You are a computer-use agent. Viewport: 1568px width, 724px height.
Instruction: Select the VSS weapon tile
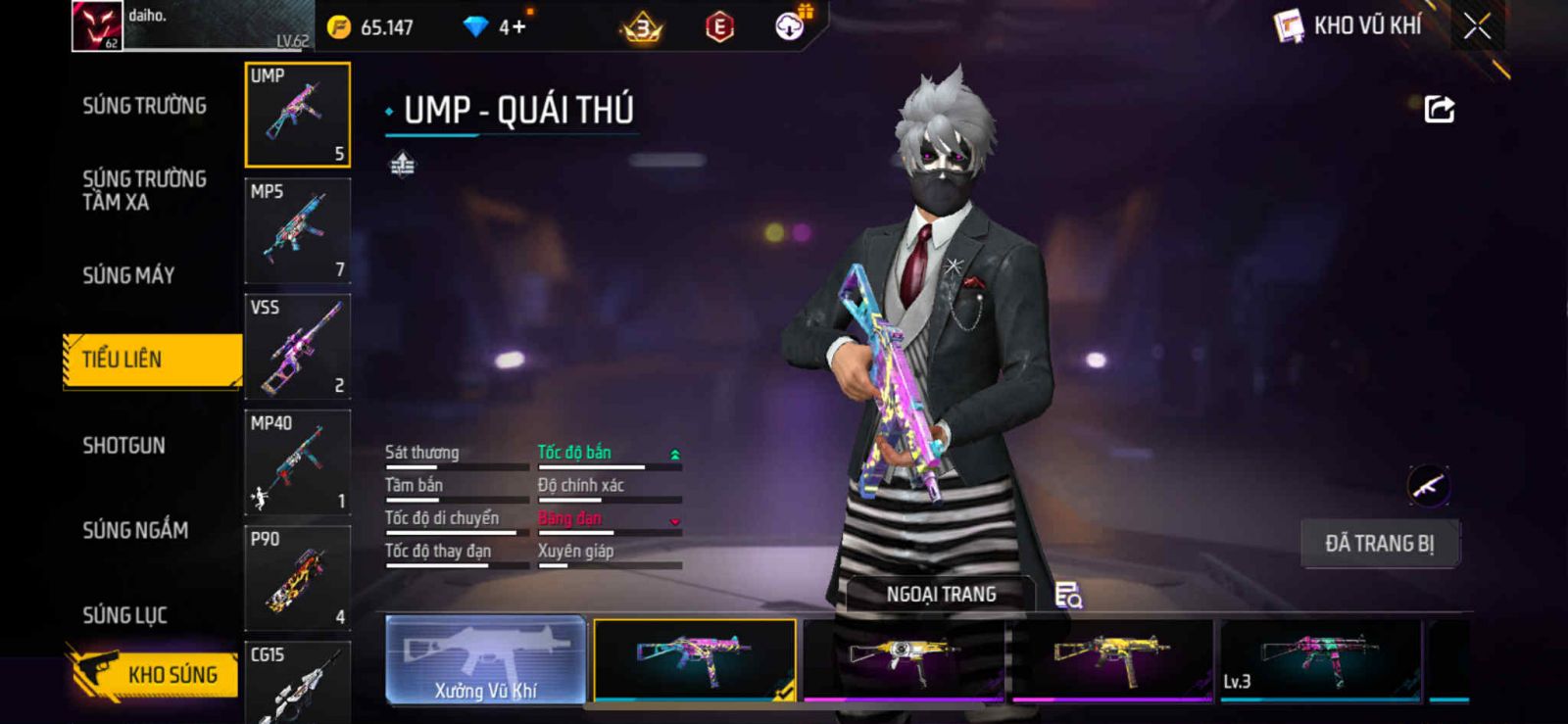point(297,347)
